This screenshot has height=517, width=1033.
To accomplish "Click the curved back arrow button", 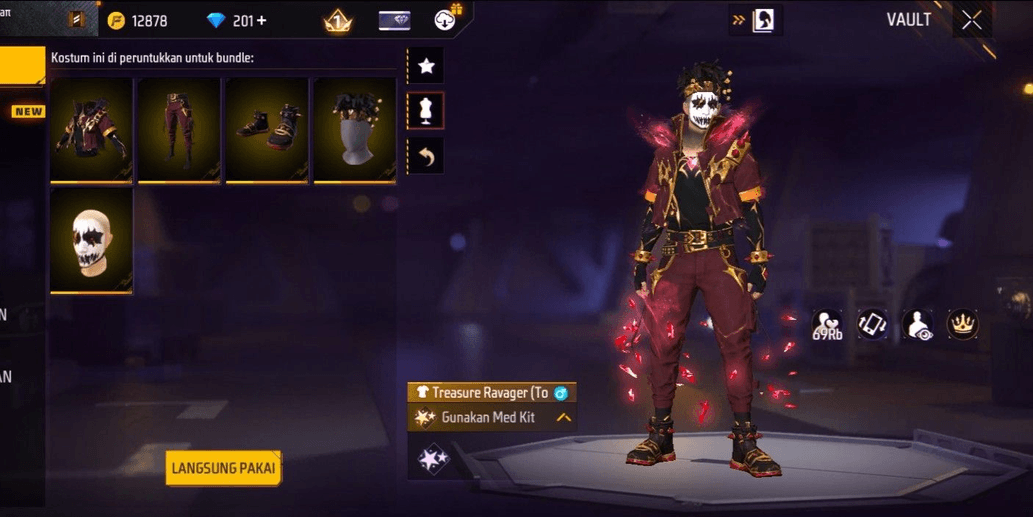I will click(426, 156).
